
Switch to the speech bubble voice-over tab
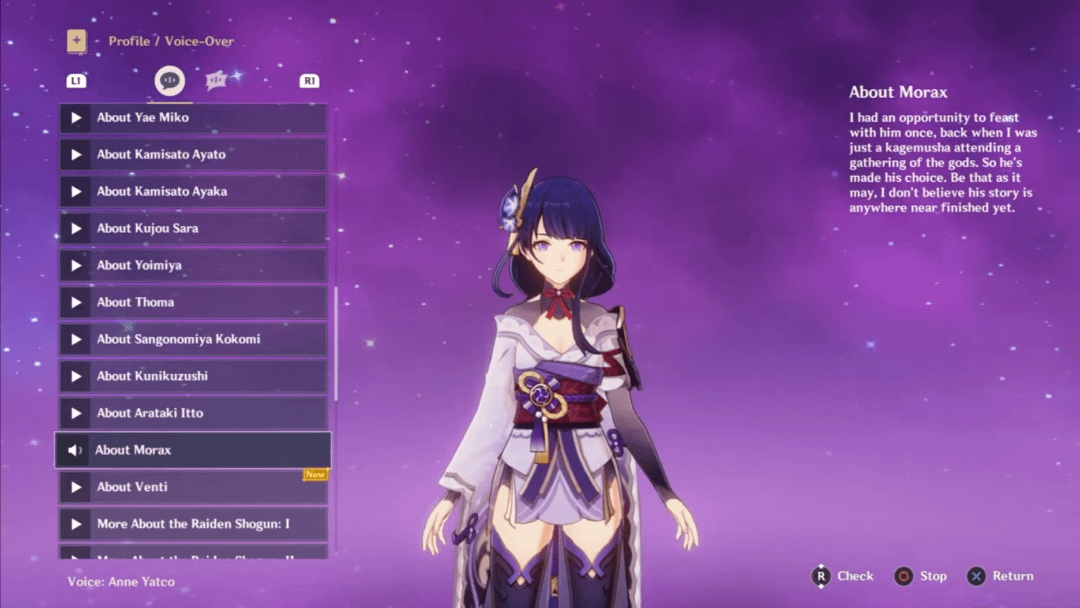[x=169, y=81]
